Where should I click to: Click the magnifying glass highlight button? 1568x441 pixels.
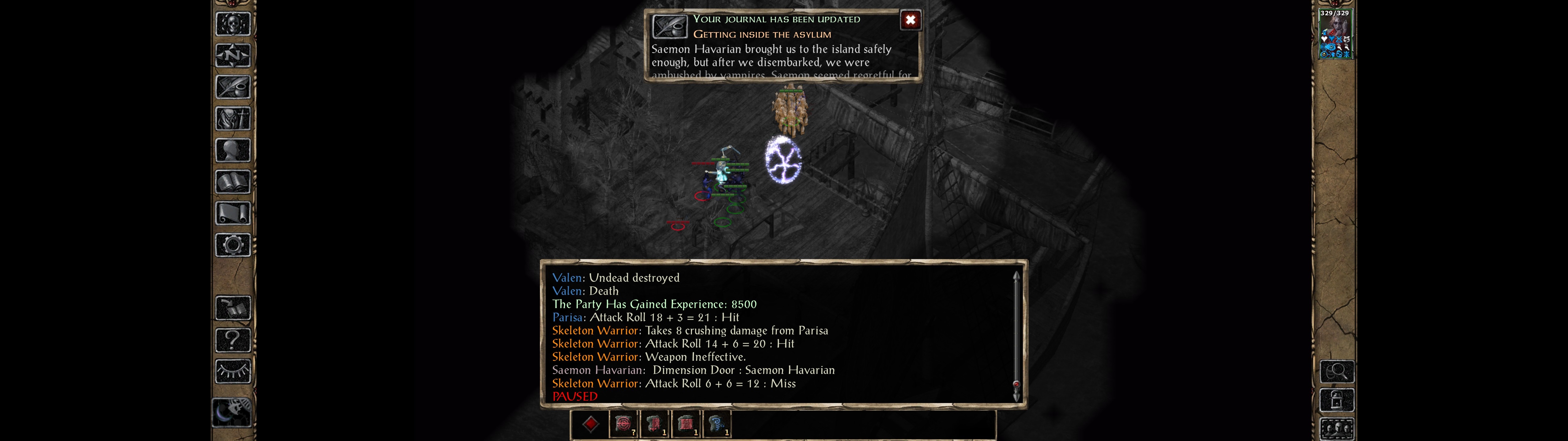(1336, 371)
